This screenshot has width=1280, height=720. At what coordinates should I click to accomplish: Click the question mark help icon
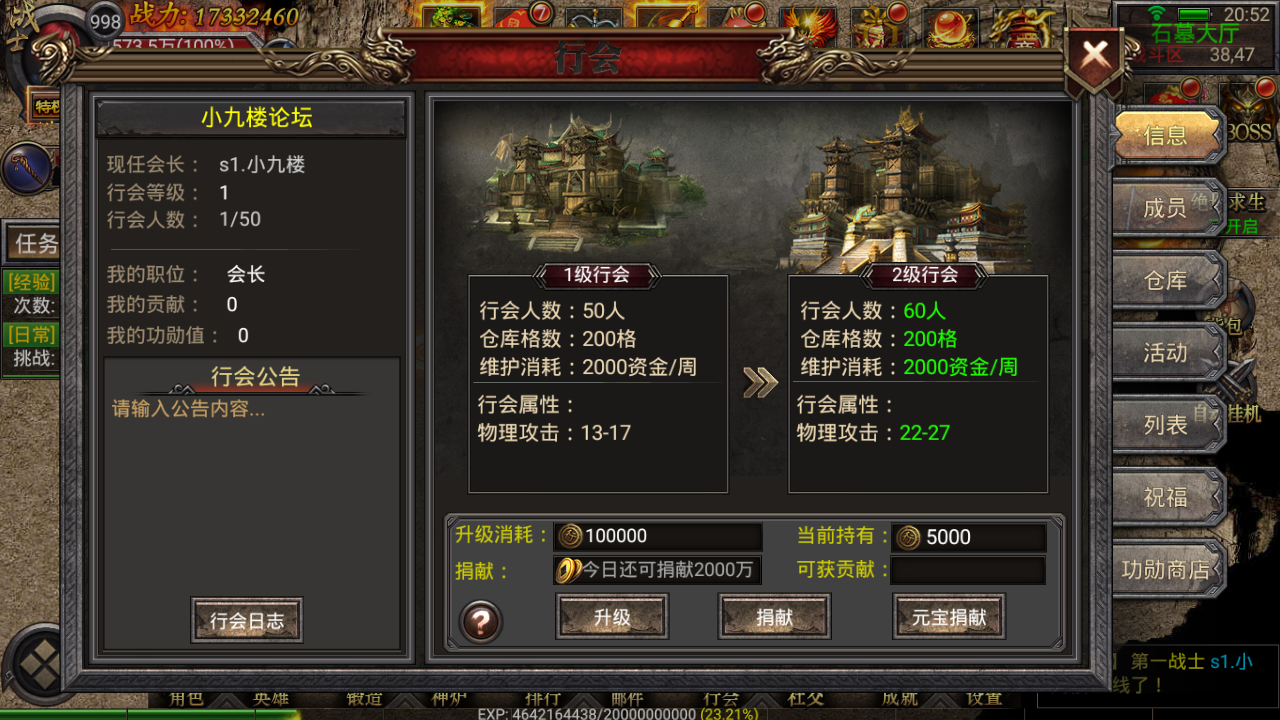click(480, 620)
